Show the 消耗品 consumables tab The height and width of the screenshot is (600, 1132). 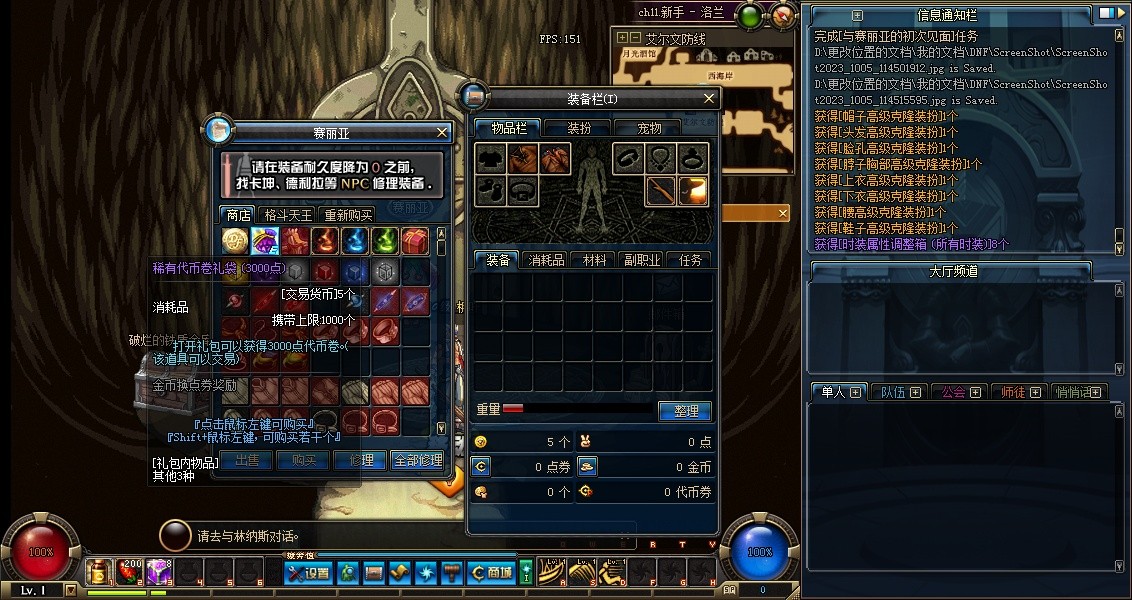546,260
